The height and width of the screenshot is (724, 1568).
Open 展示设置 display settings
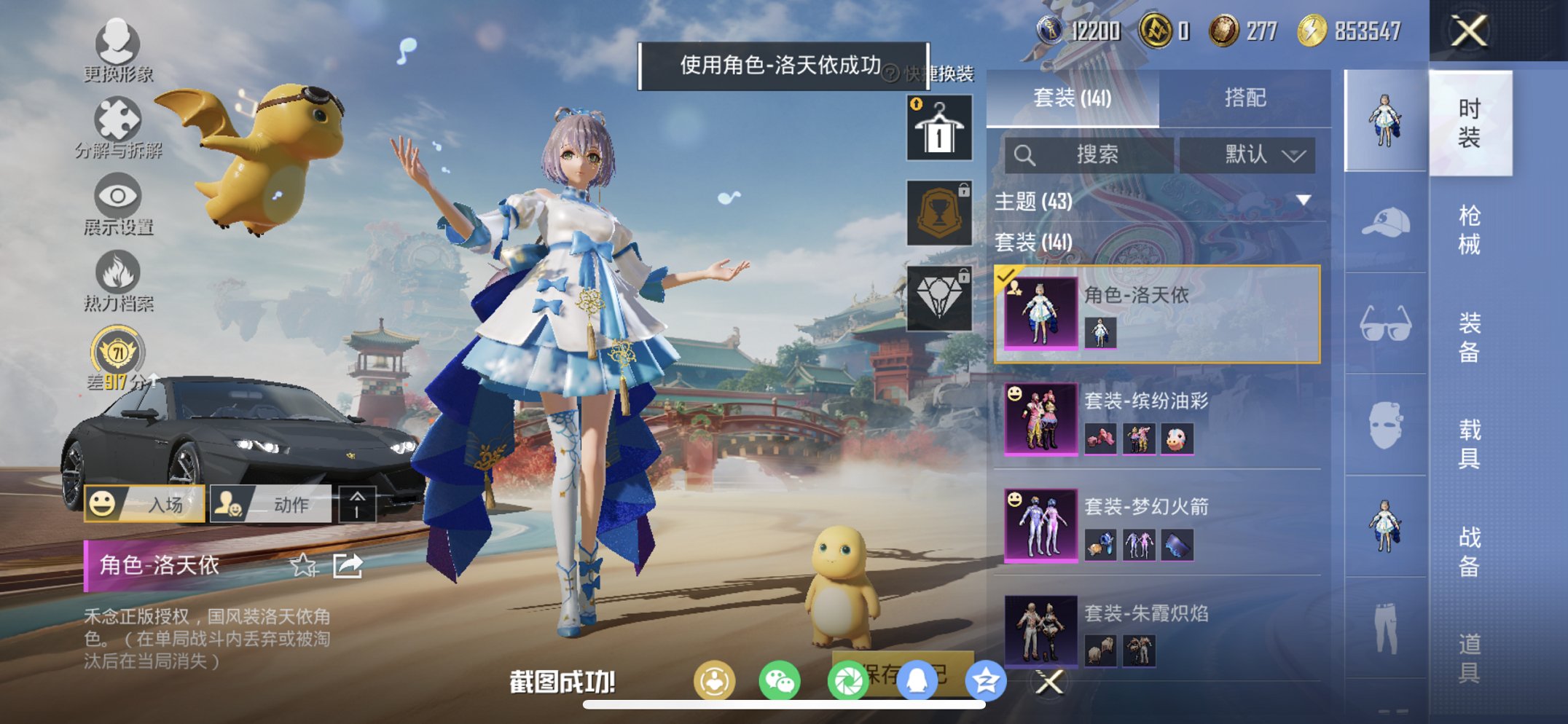(117, 200)
